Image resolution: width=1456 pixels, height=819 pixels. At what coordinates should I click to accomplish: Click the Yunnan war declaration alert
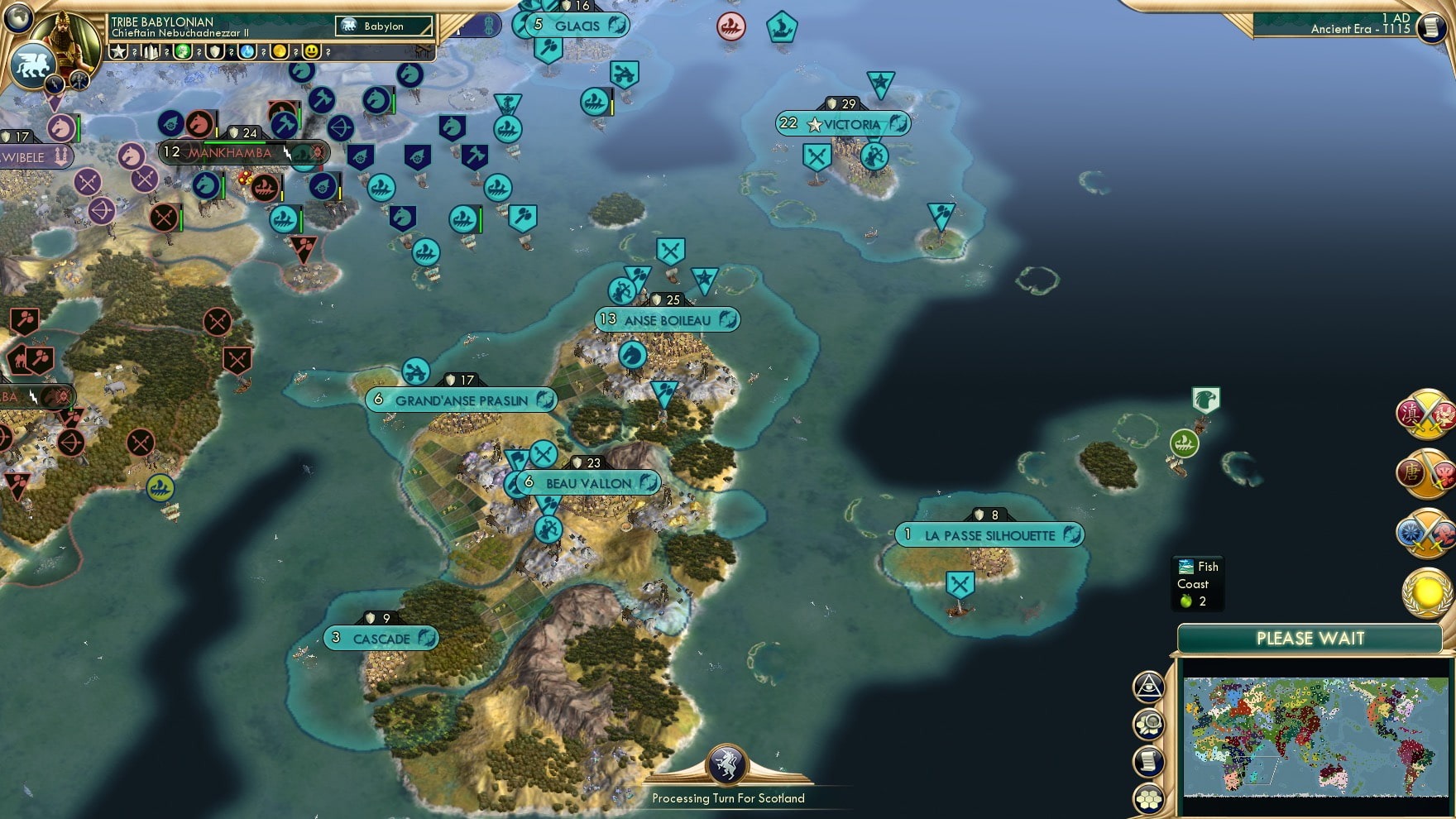pyautogui.click(x=1426, y=416)
